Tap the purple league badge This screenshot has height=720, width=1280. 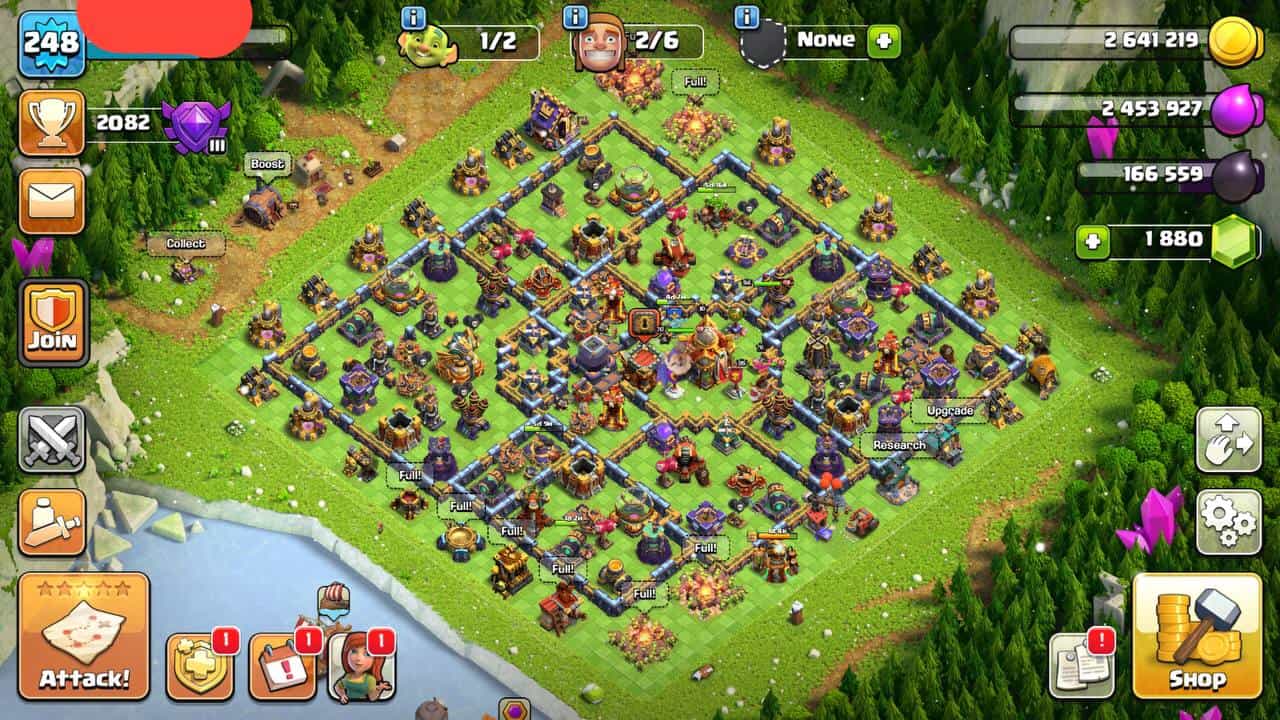tap(196, 124)
